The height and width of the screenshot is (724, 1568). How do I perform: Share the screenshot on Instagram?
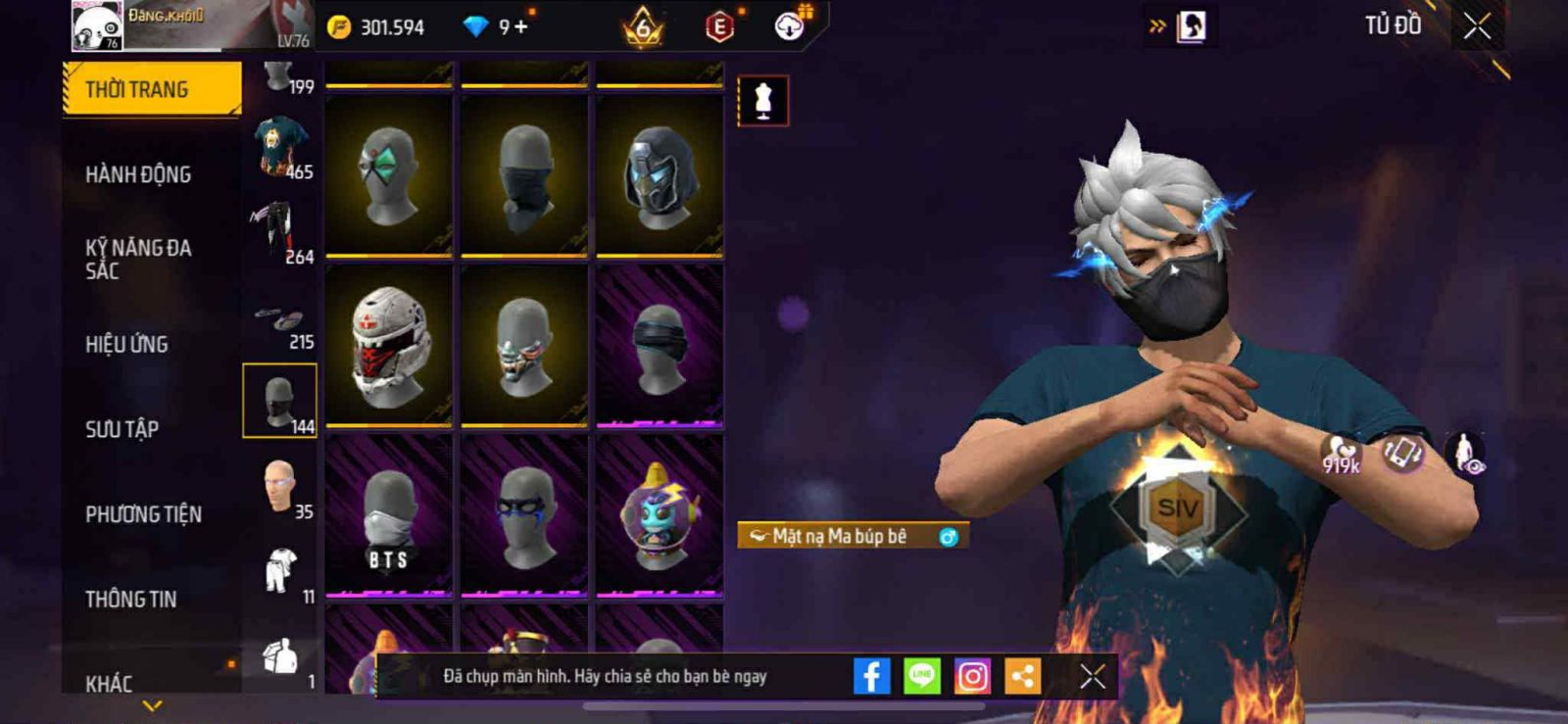click(x=972, y=676)
